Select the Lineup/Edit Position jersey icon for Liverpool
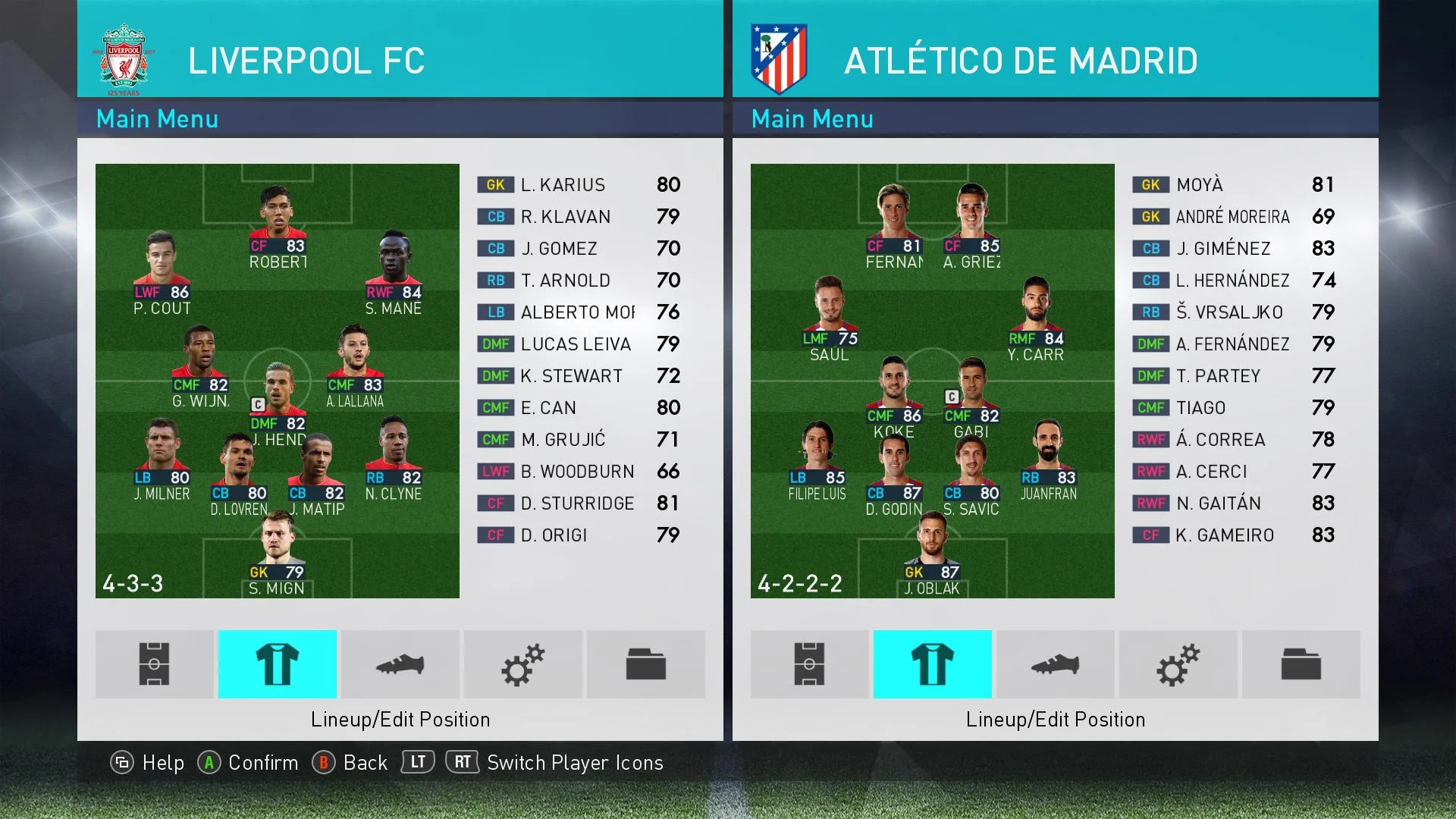 pos(278,664)
